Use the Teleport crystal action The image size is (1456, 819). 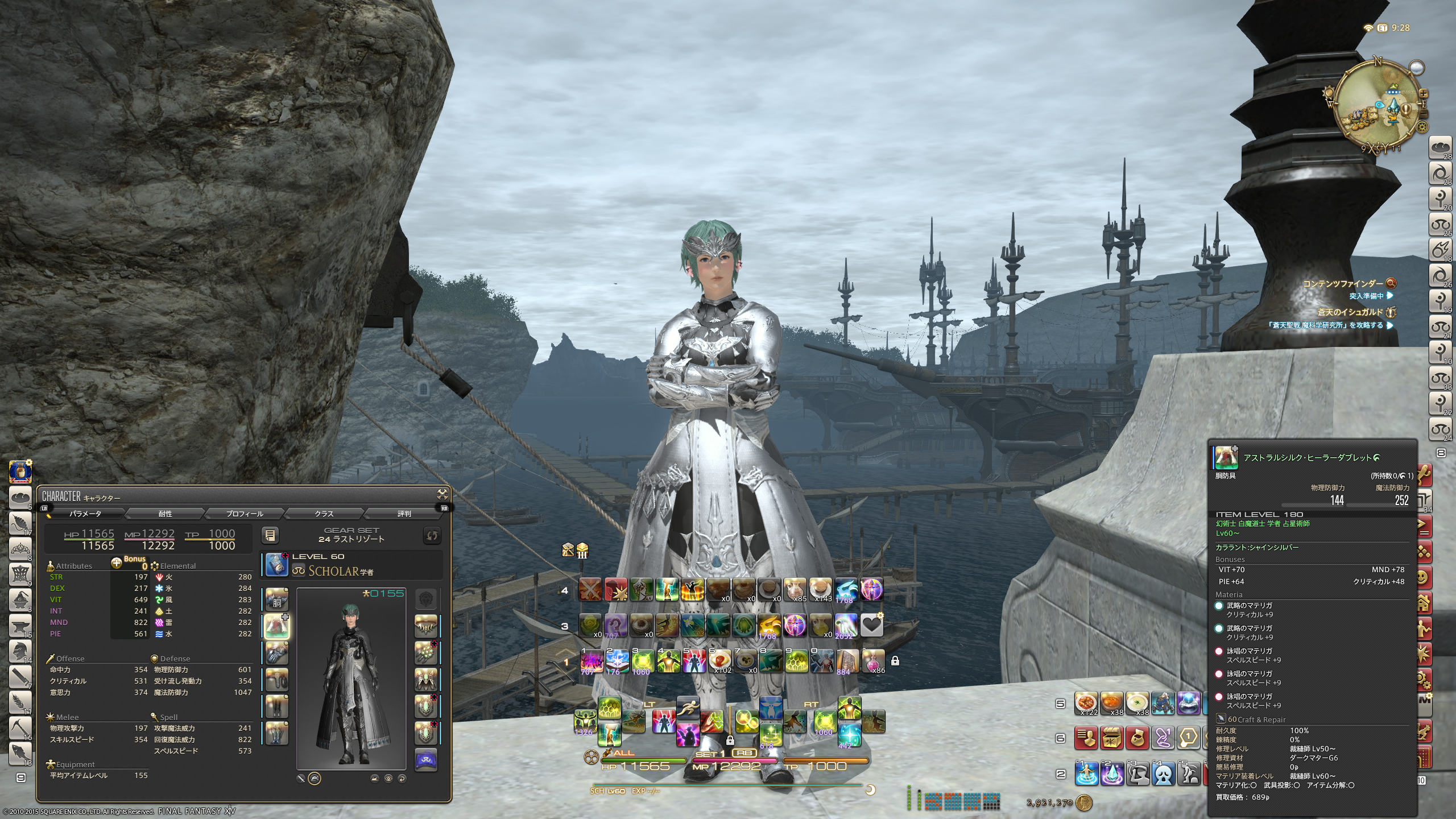coord(1112,773)
